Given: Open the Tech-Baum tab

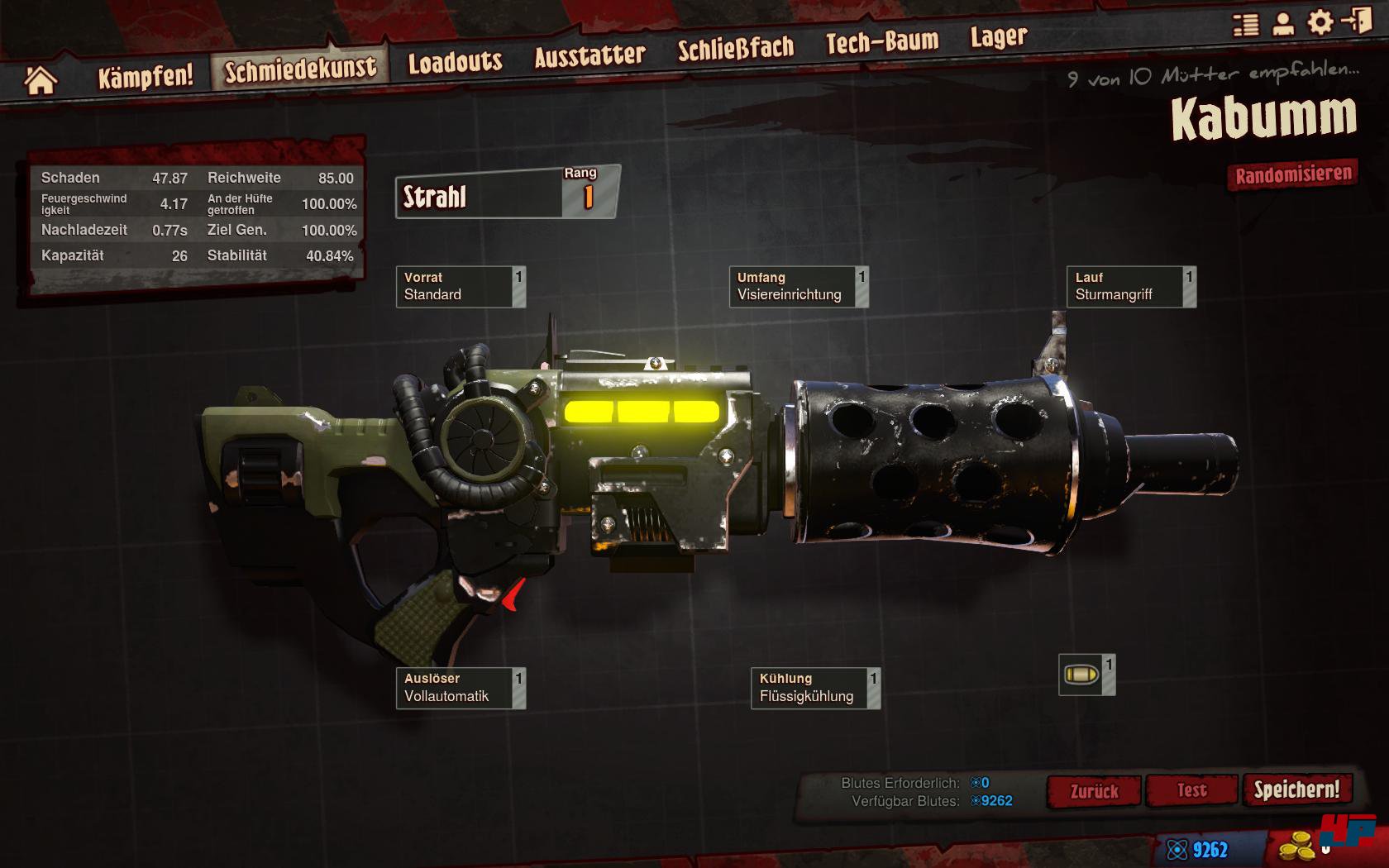Looking at the screenshot, I should [882, 42].
